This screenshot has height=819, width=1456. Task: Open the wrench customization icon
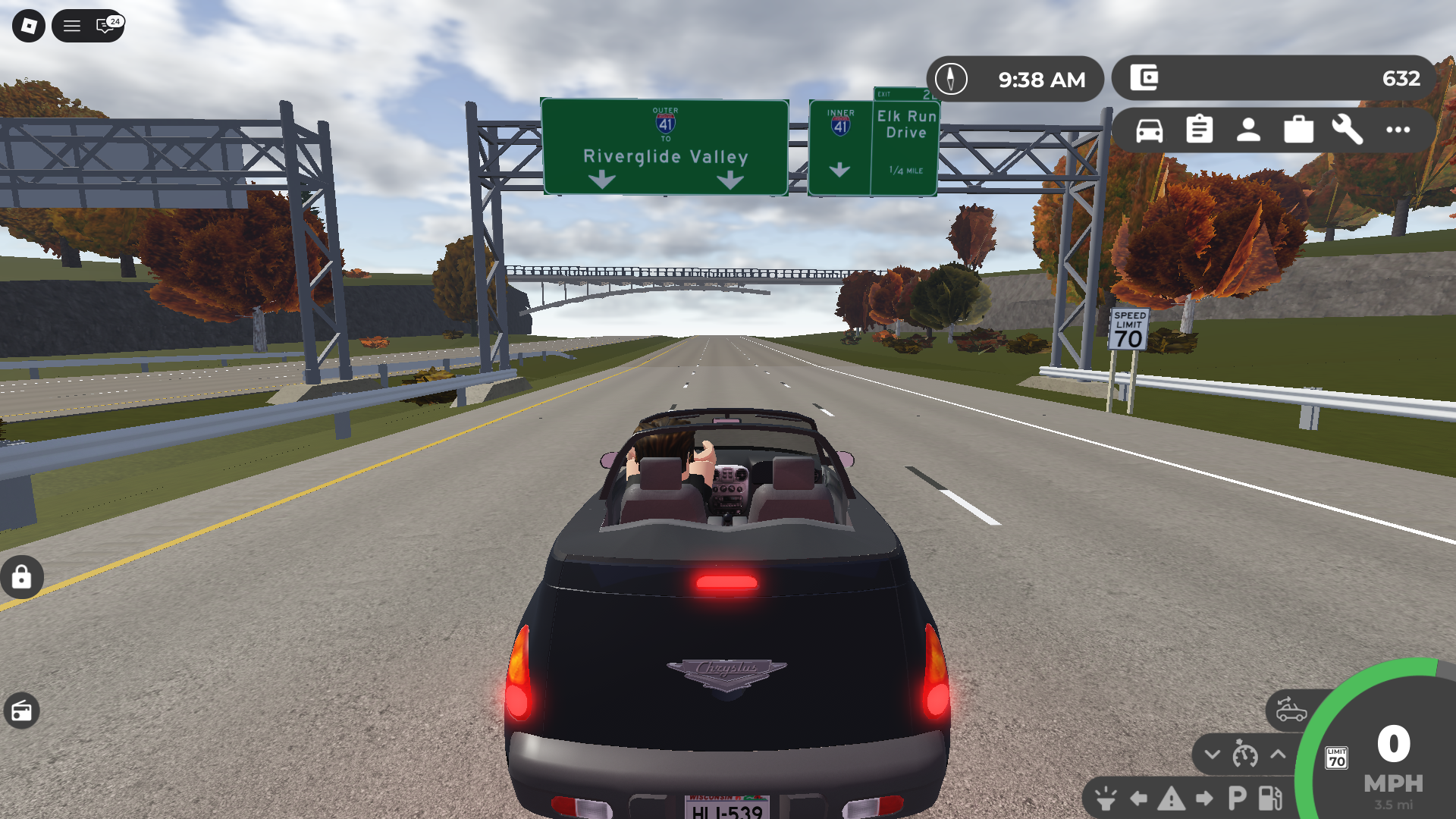1348,130
